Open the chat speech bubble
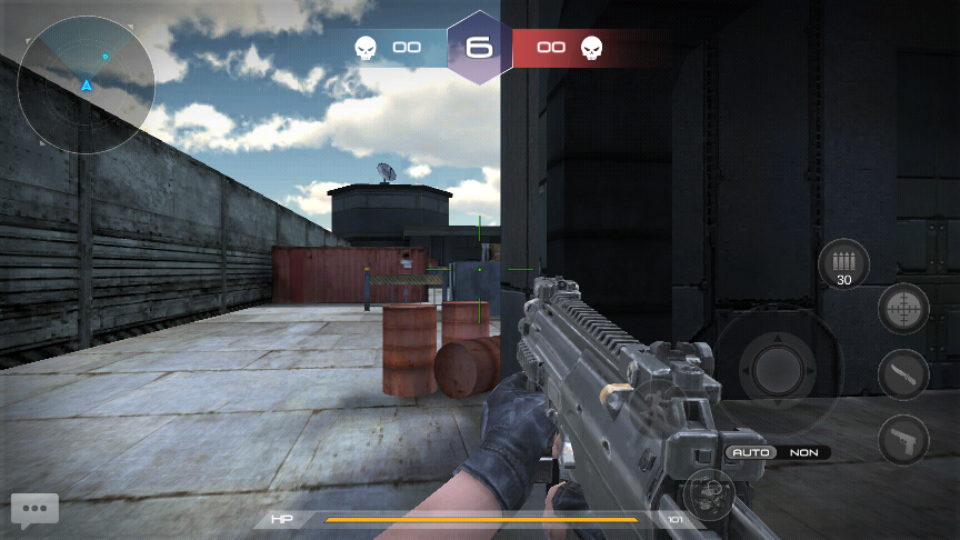The width and height of the screenshot is (960, 540). pos(35,509)
